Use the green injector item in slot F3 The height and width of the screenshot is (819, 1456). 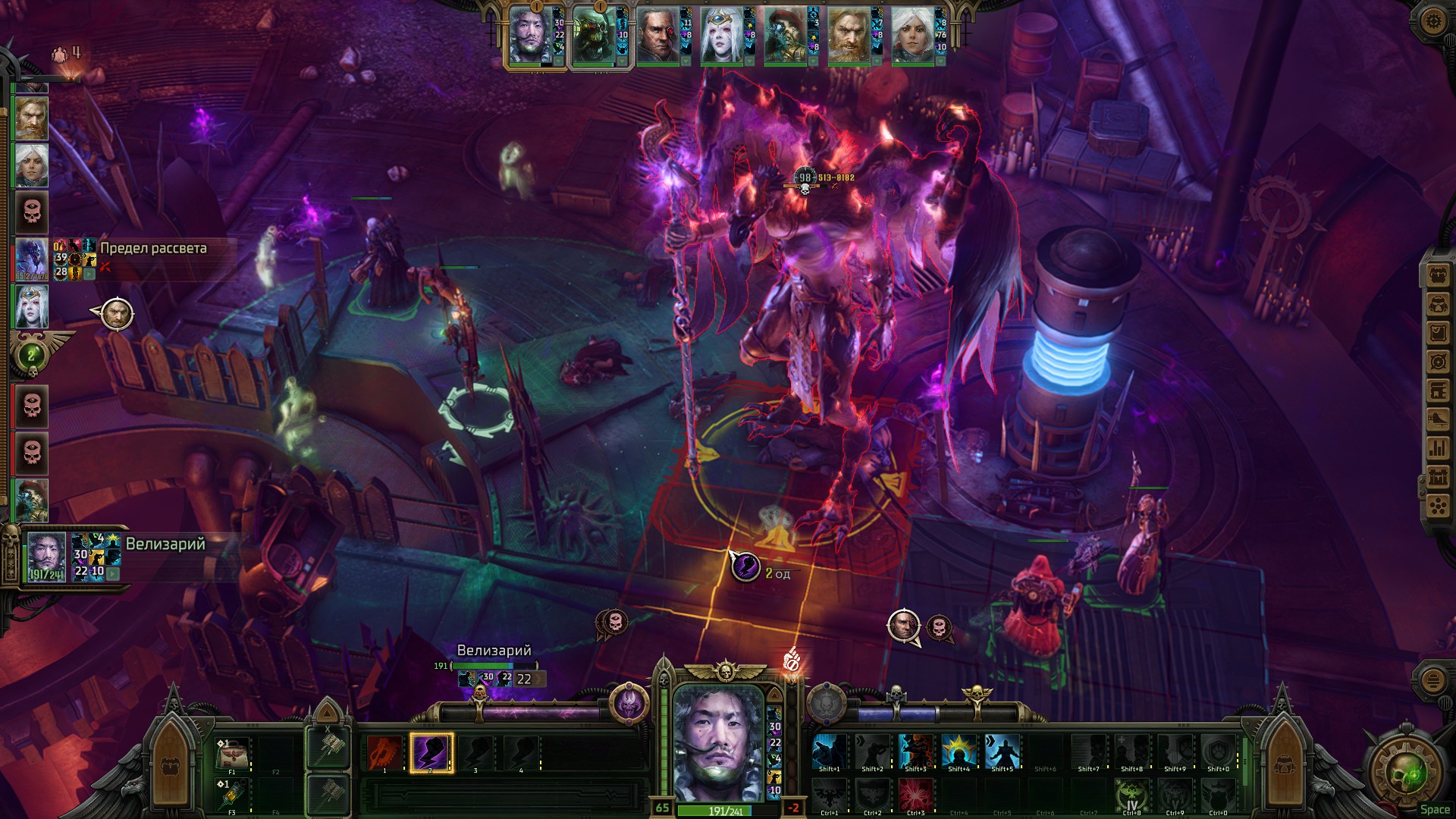231,795
